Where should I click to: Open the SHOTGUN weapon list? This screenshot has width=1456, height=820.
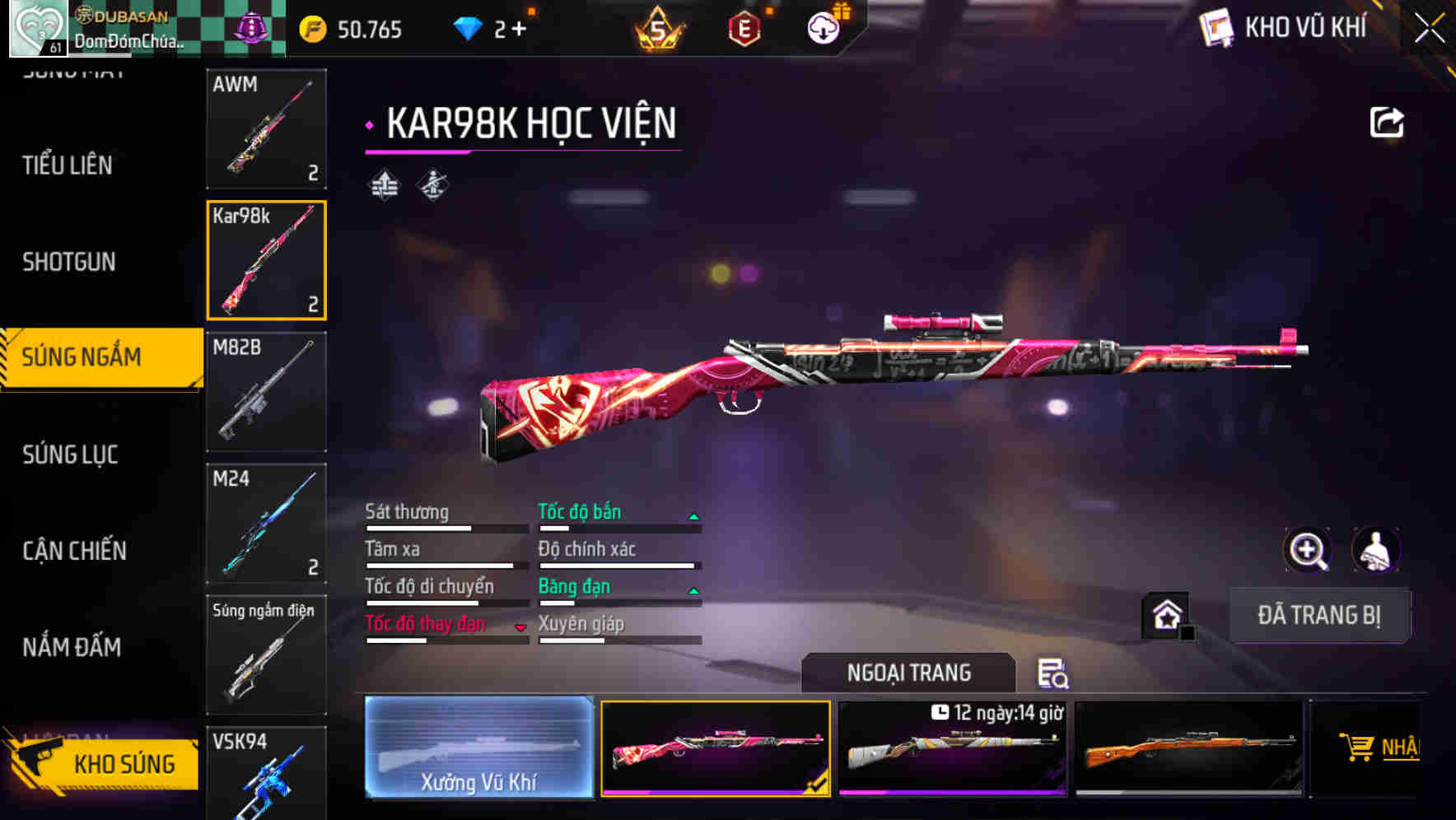pyautogui.click(x=69, y=262)
